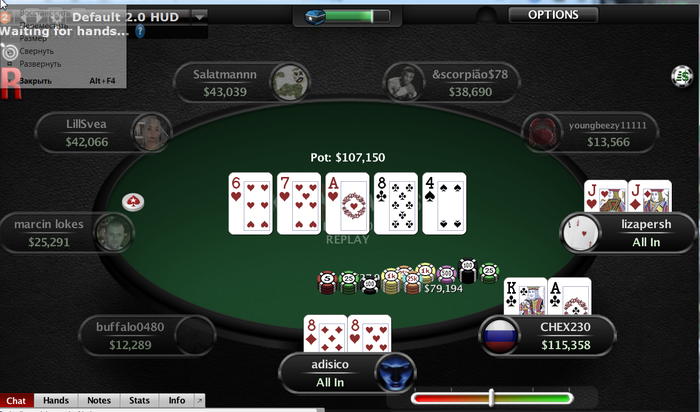Select player &scorpião$78's seat panel
The image size is (700, 412).
coord(452,82)
